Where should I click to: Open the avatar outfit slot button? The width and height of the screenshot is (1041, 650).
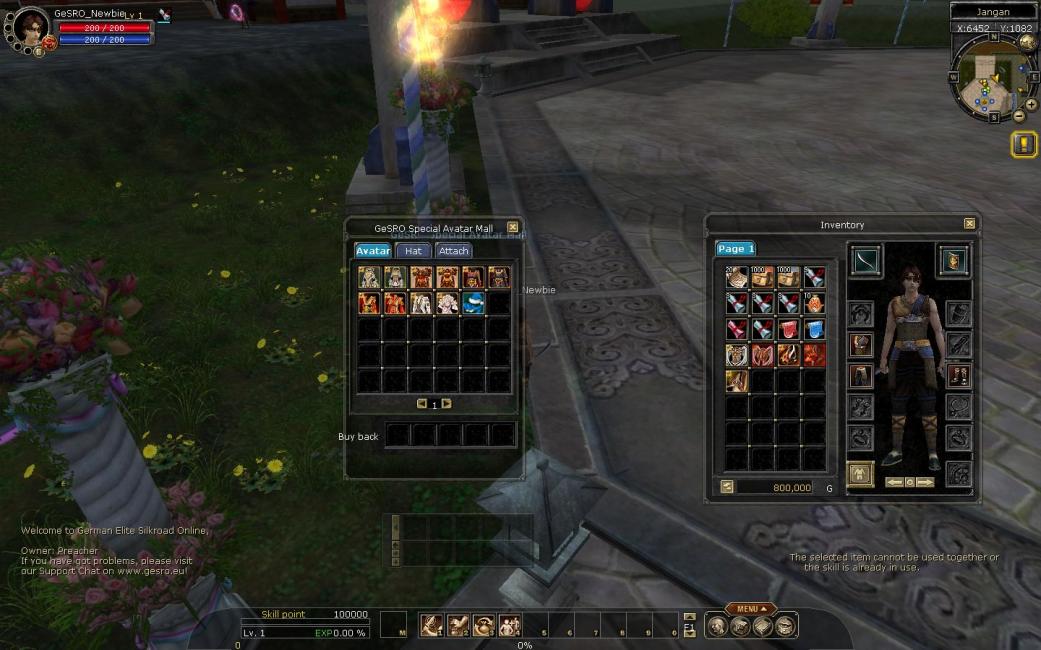tap(860, 474)
